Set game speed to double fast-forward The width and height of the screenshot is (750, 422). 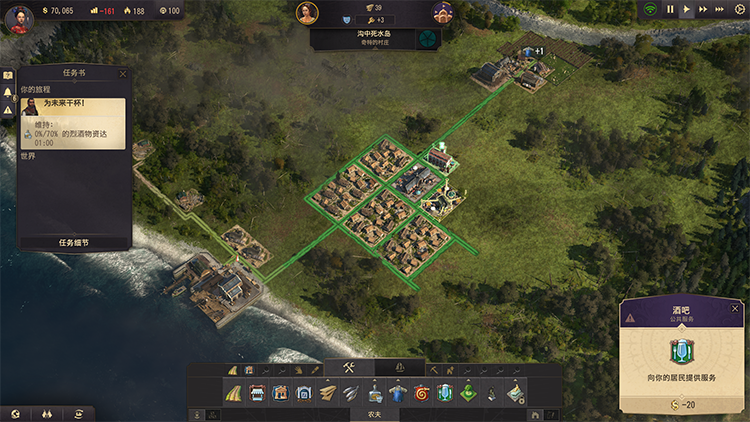click(704, 9)
